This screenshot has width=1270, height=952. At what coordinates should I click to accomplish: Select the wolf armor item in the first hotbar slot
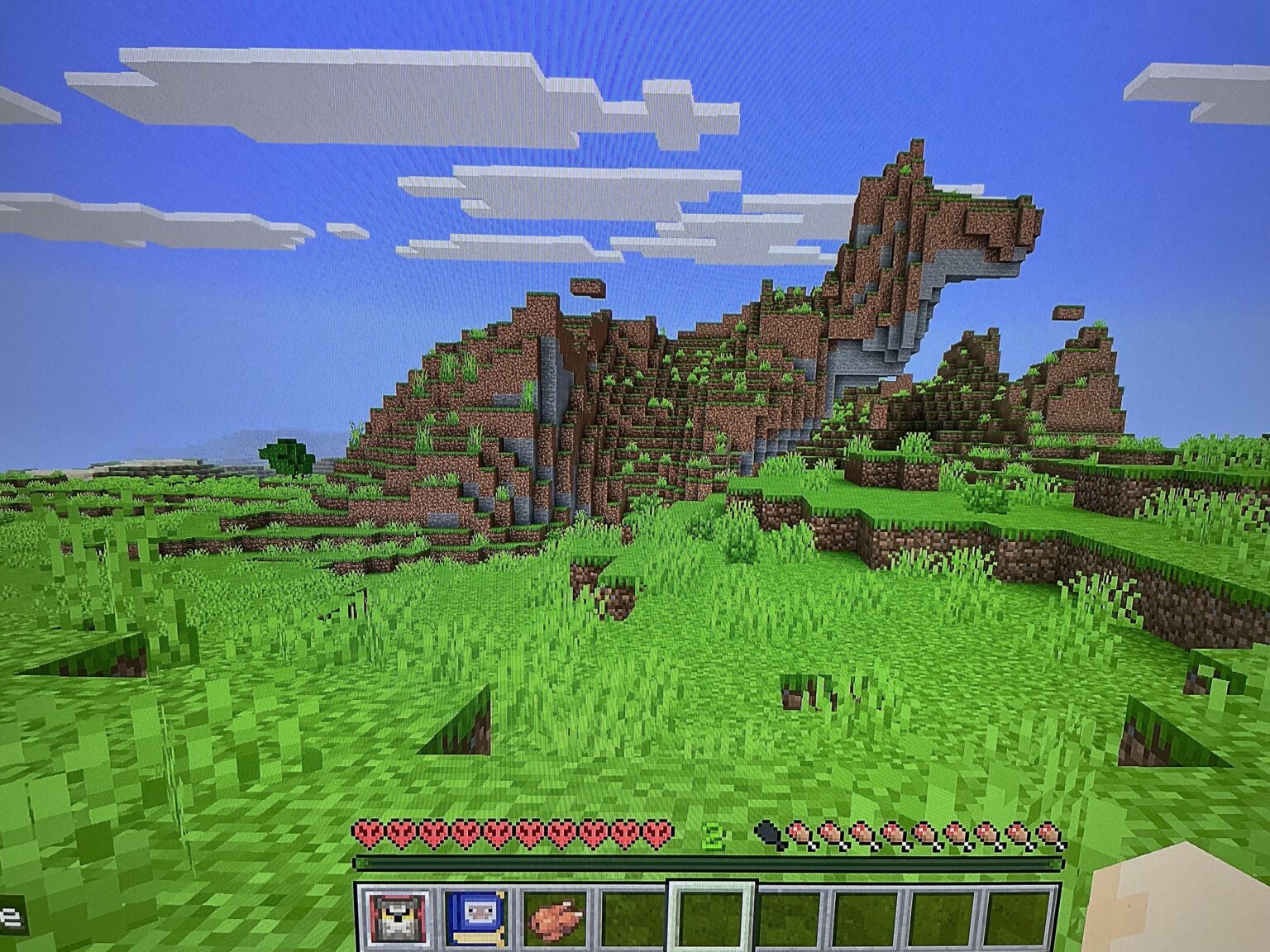point(397,917)
